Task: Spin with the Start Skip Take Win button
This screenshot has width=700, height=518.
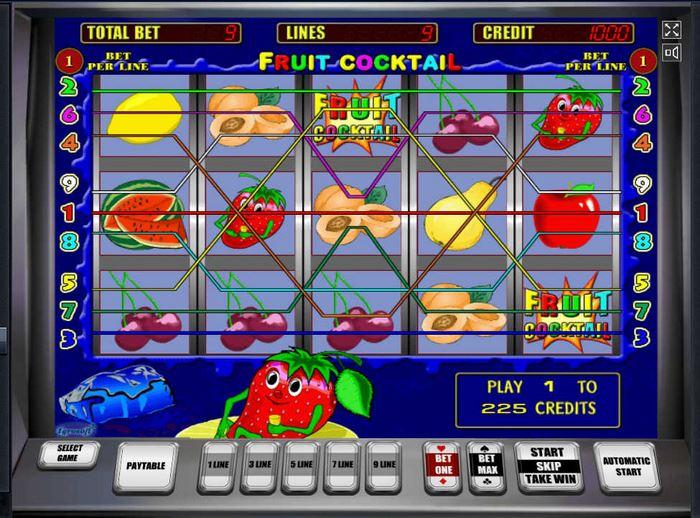Action: tap(547, 466)
